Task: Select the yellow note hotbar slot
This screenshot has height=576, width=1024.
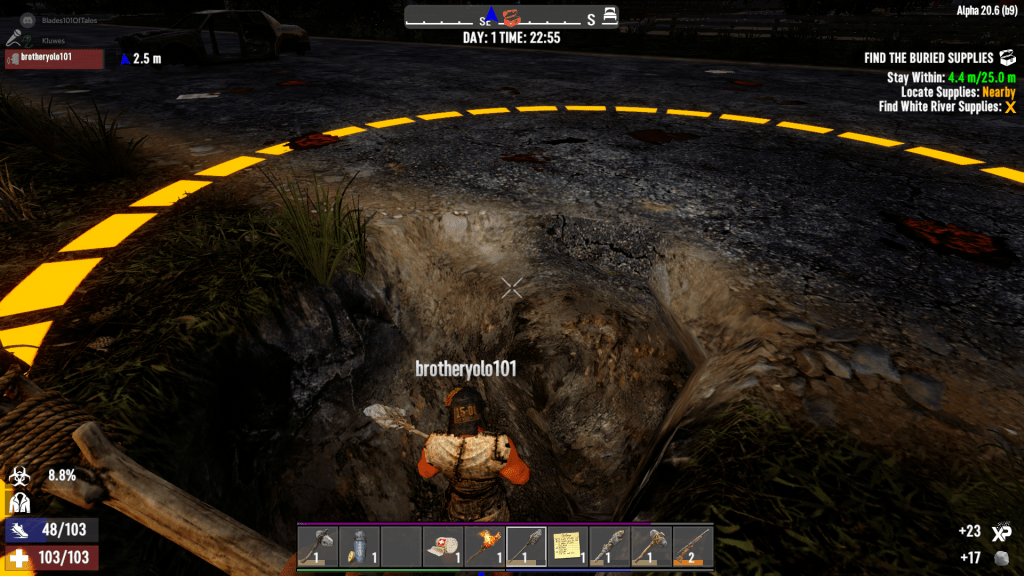Action: click(x=568, y=547)
